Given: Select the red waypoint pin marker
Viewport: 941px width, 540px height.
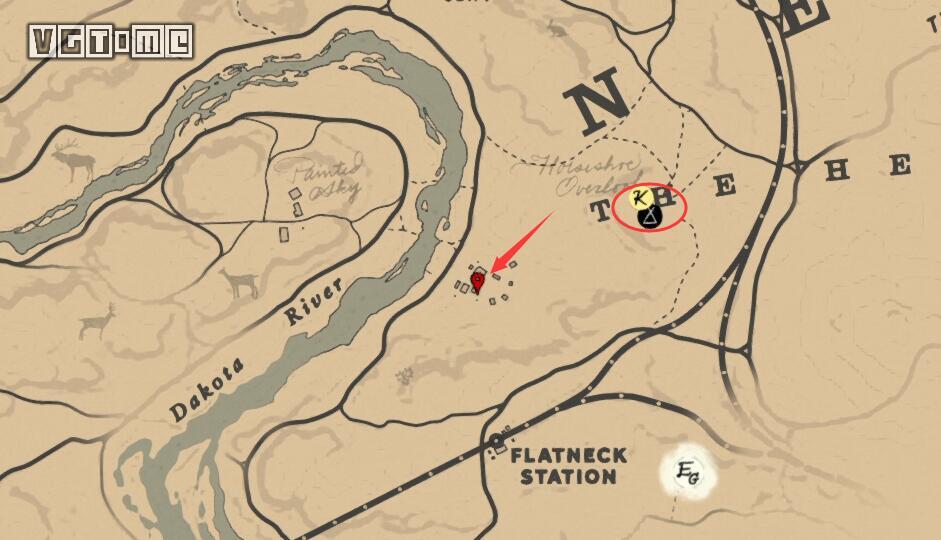Looking at the screenshot, I should tap(478, 282).
